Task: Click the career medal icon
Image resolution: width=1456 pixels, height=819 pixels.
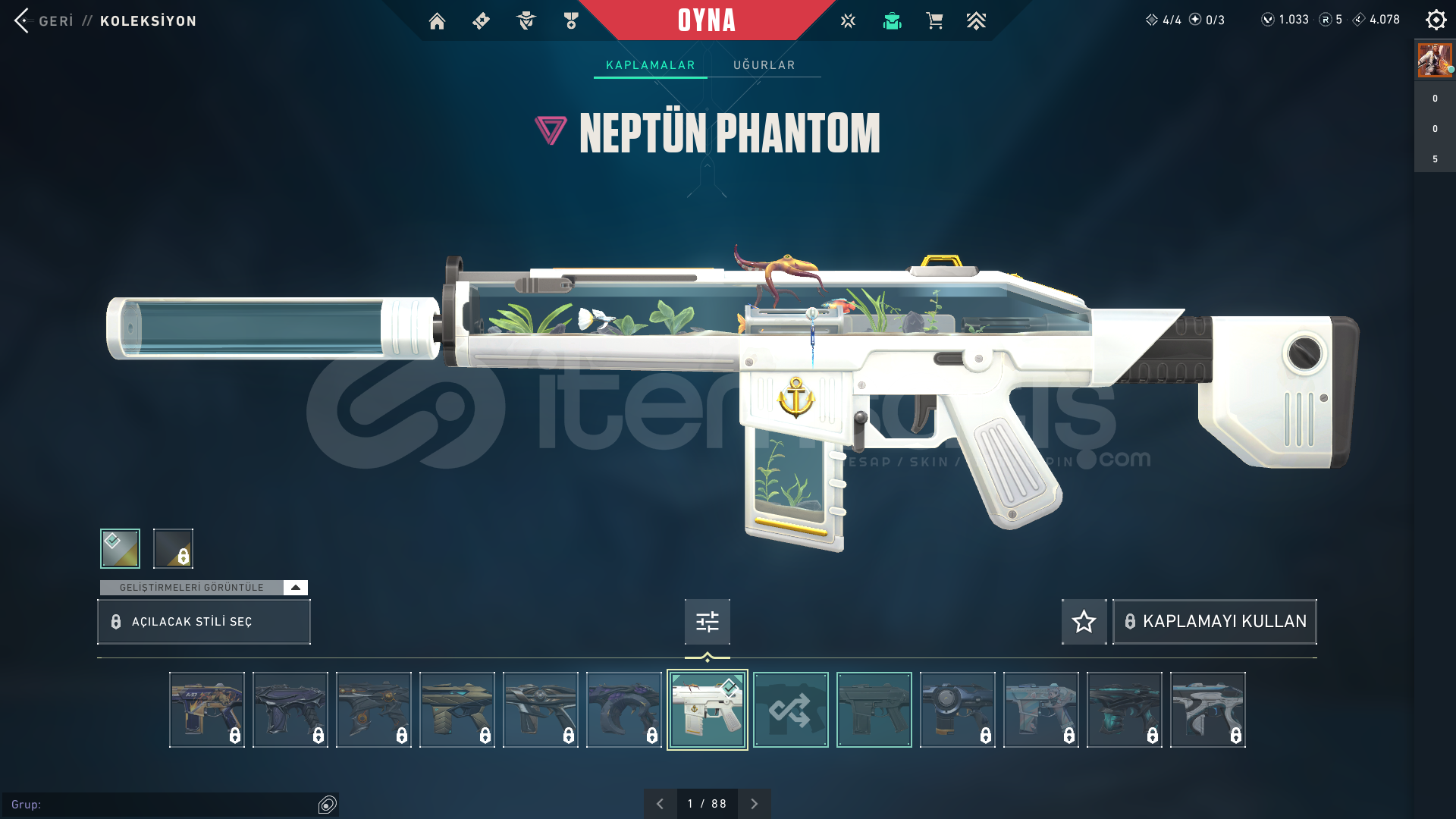Action: click(570, 21)
